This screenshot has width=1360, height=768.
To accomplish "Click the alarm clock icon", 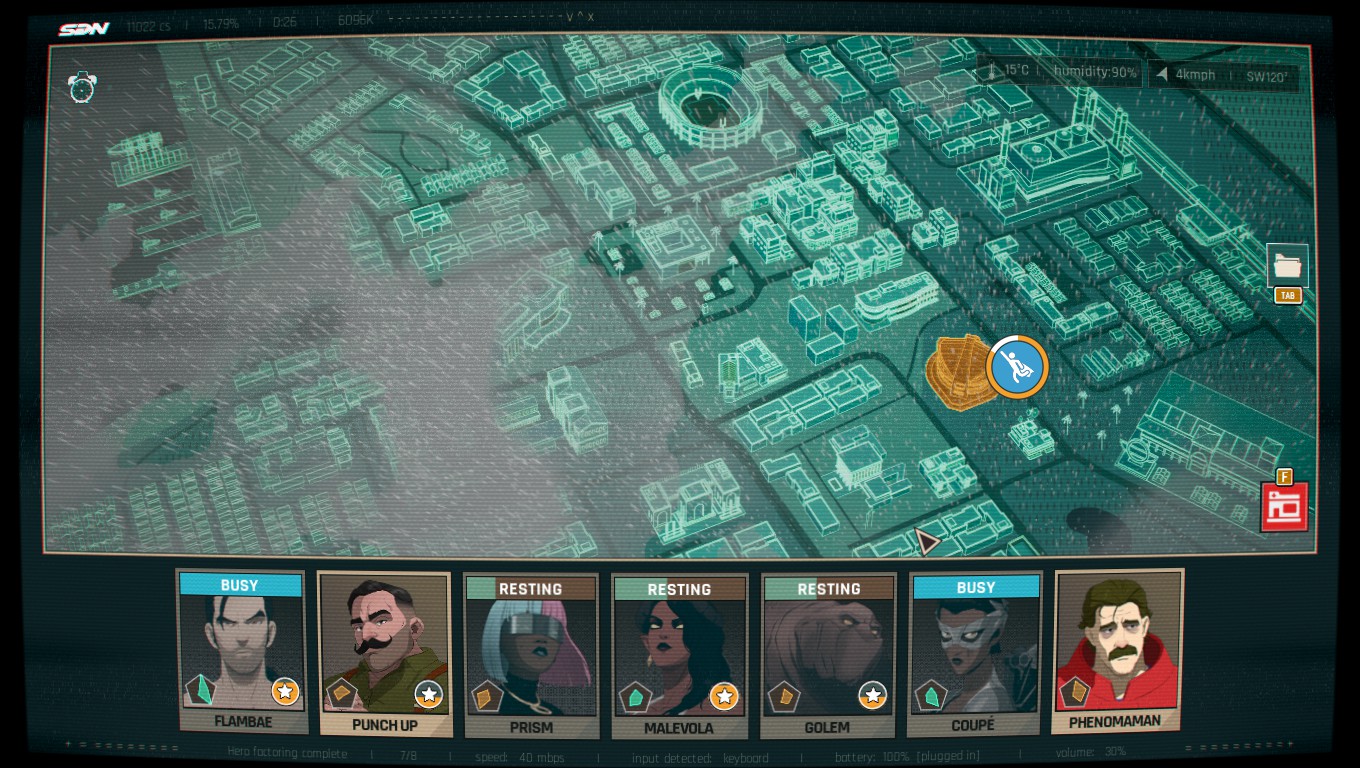I will click(82, 87).
